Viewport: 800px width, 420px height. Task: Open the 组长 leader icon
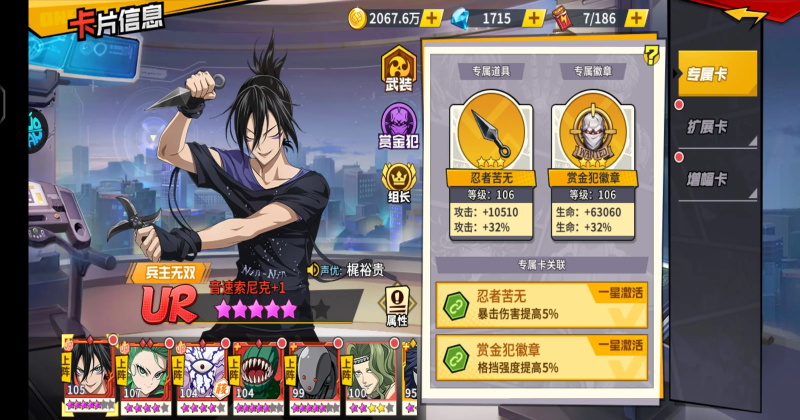pos(398,182)
